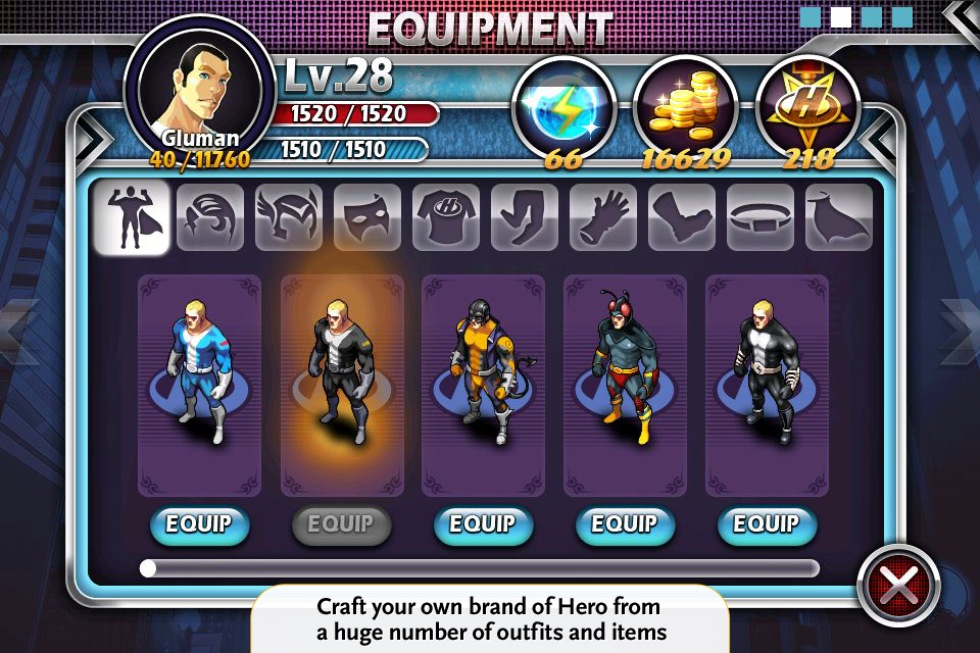
Task: Open the cape category tab
Action: [x=839, y=217]
